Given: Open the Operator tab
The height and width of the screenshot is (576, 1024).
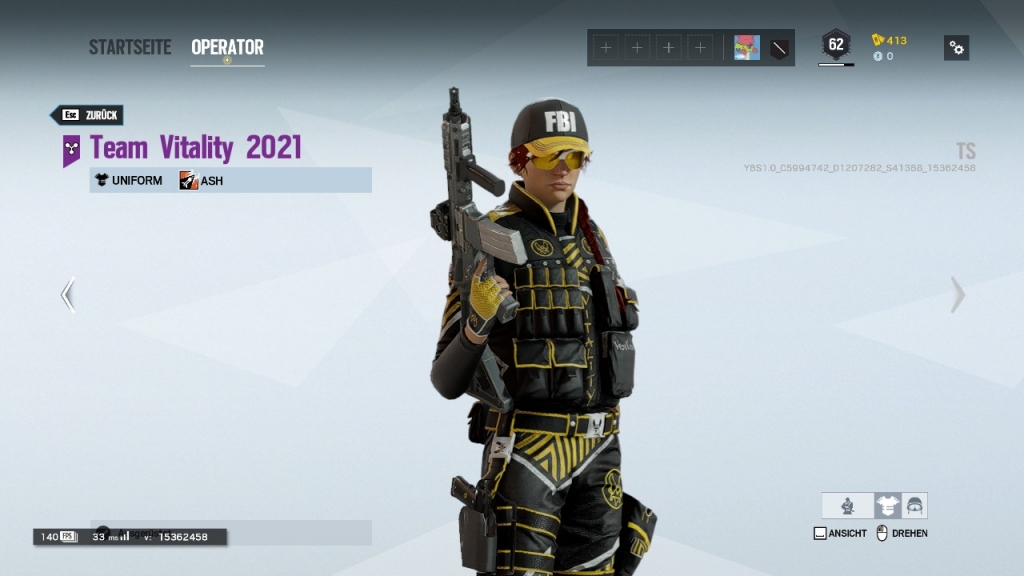Looking at the screenshot, I should tap(227, 47).
